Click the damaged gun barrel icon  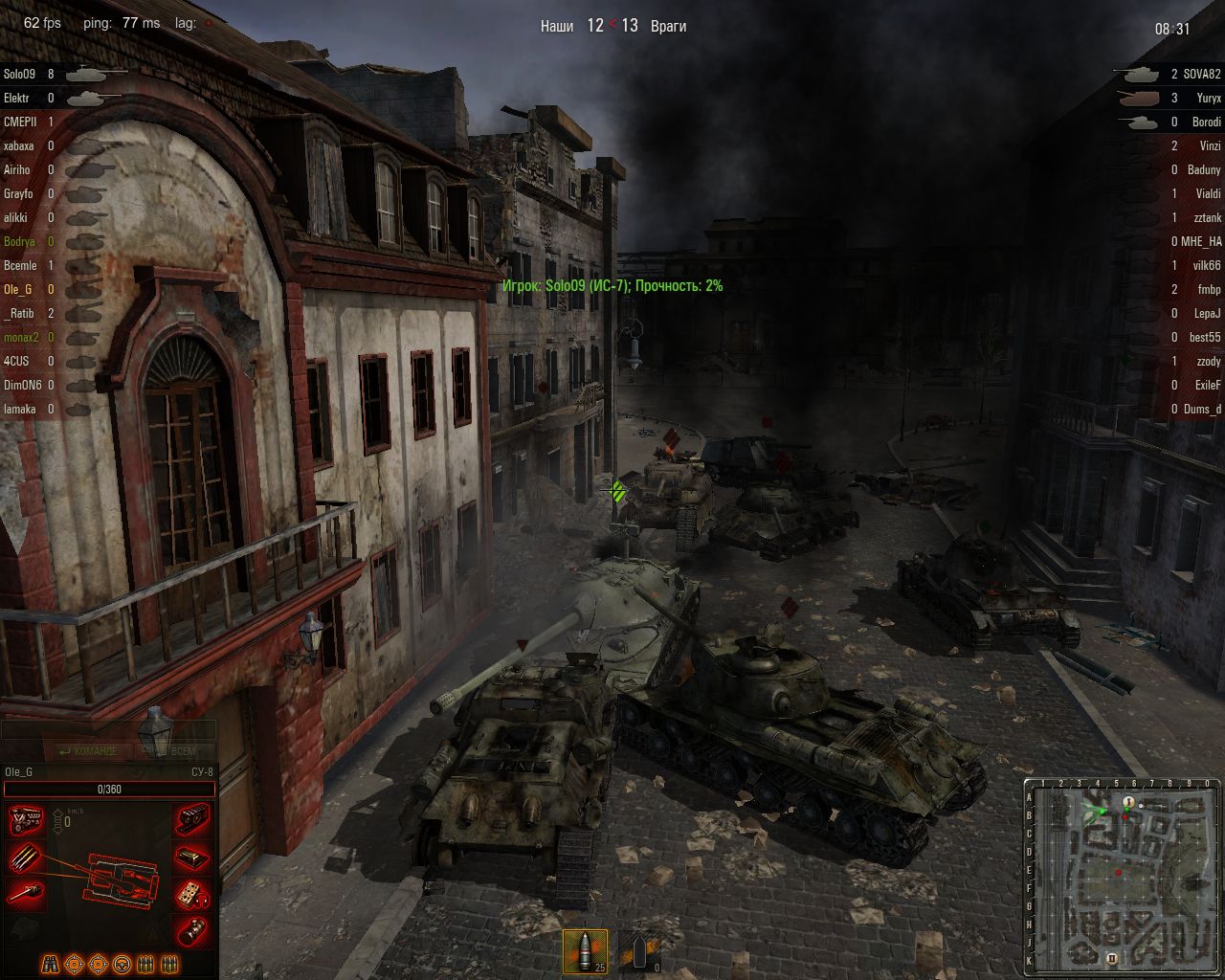27,894
